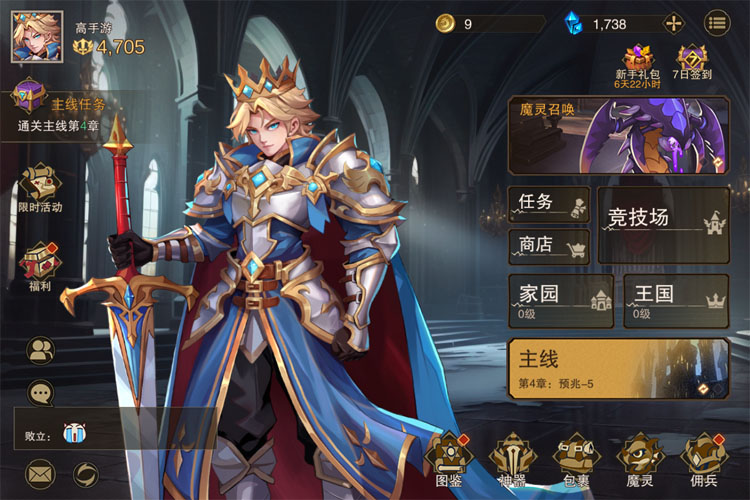The height and width of the screenshot is (500, 750).
Task: Open the chat bubble icon
Action: 41,393
